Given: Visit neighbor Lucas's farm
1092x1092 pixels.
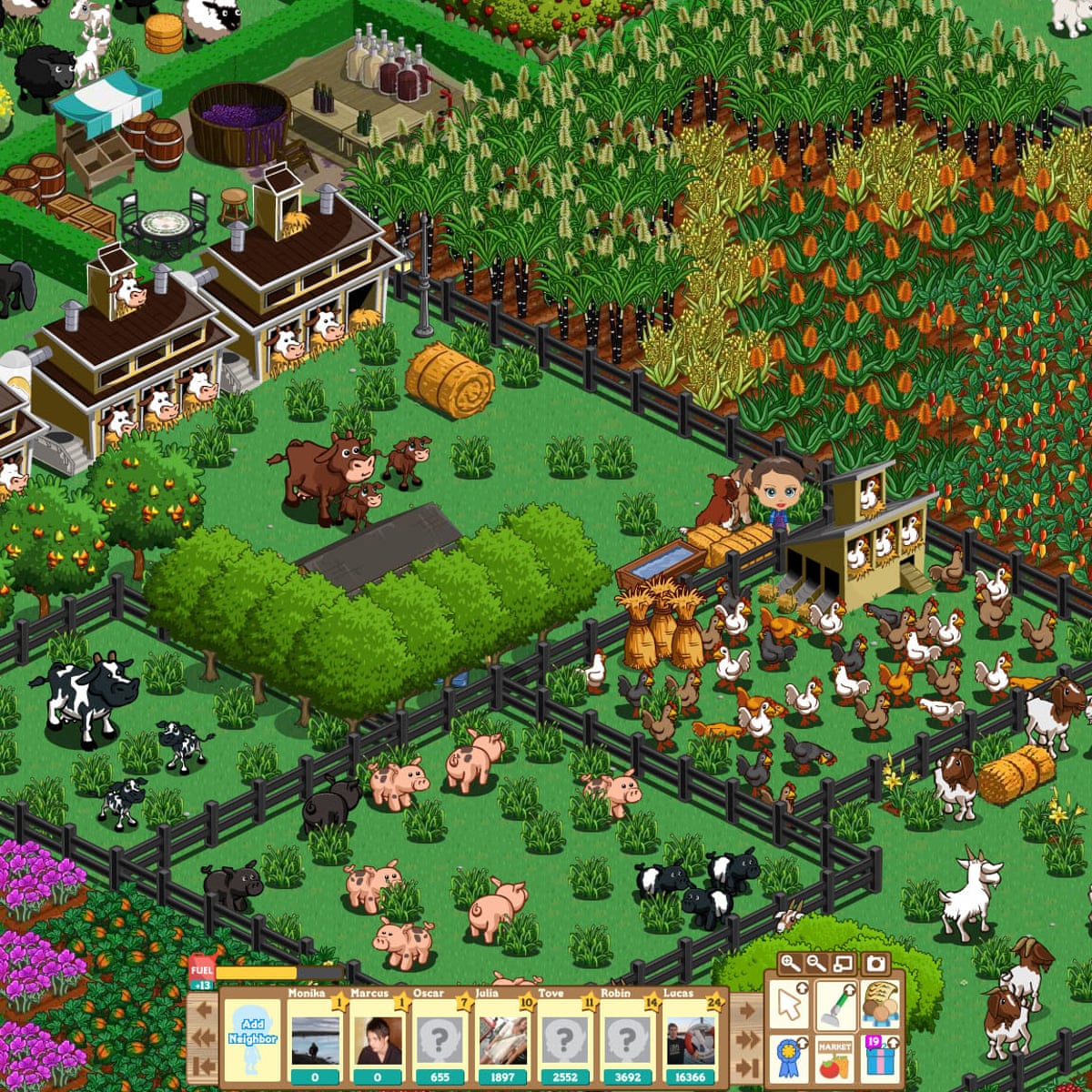Looking at the screenshot, I should 690,1039.
